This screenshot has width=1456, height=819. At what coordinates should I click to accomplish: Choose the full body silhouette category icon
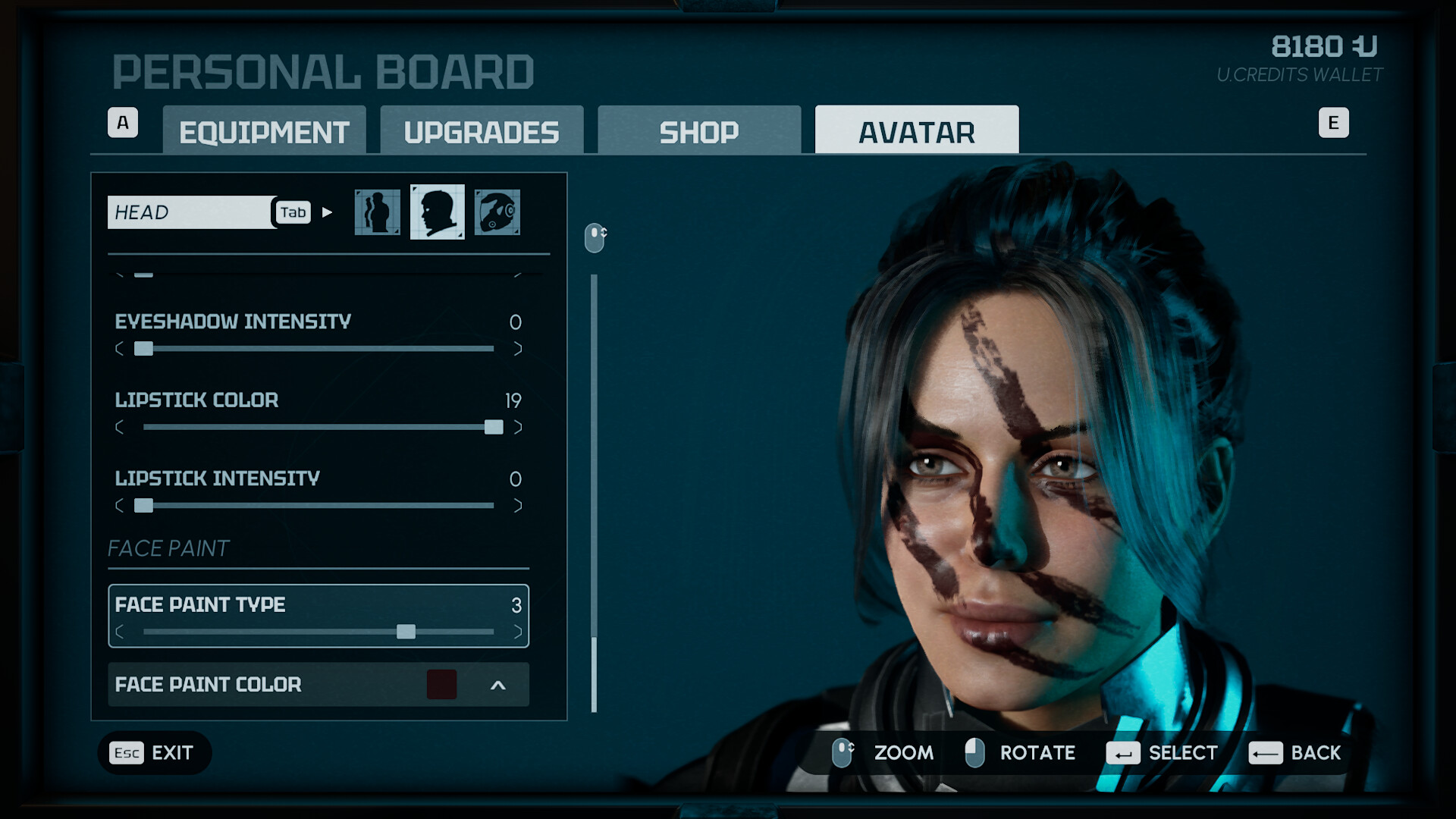tap(377, 212)
